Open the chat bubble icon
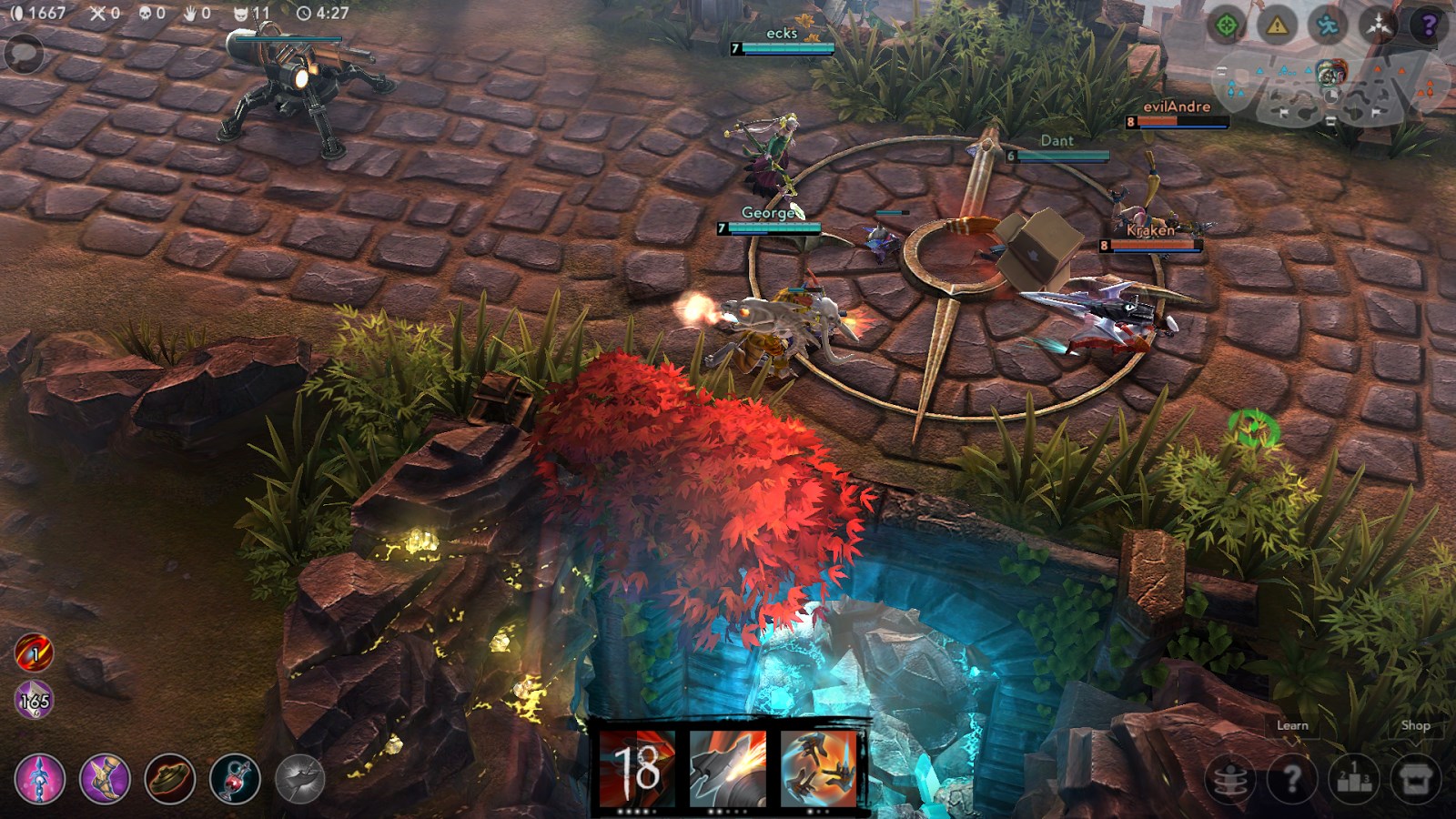 point(25,50)
